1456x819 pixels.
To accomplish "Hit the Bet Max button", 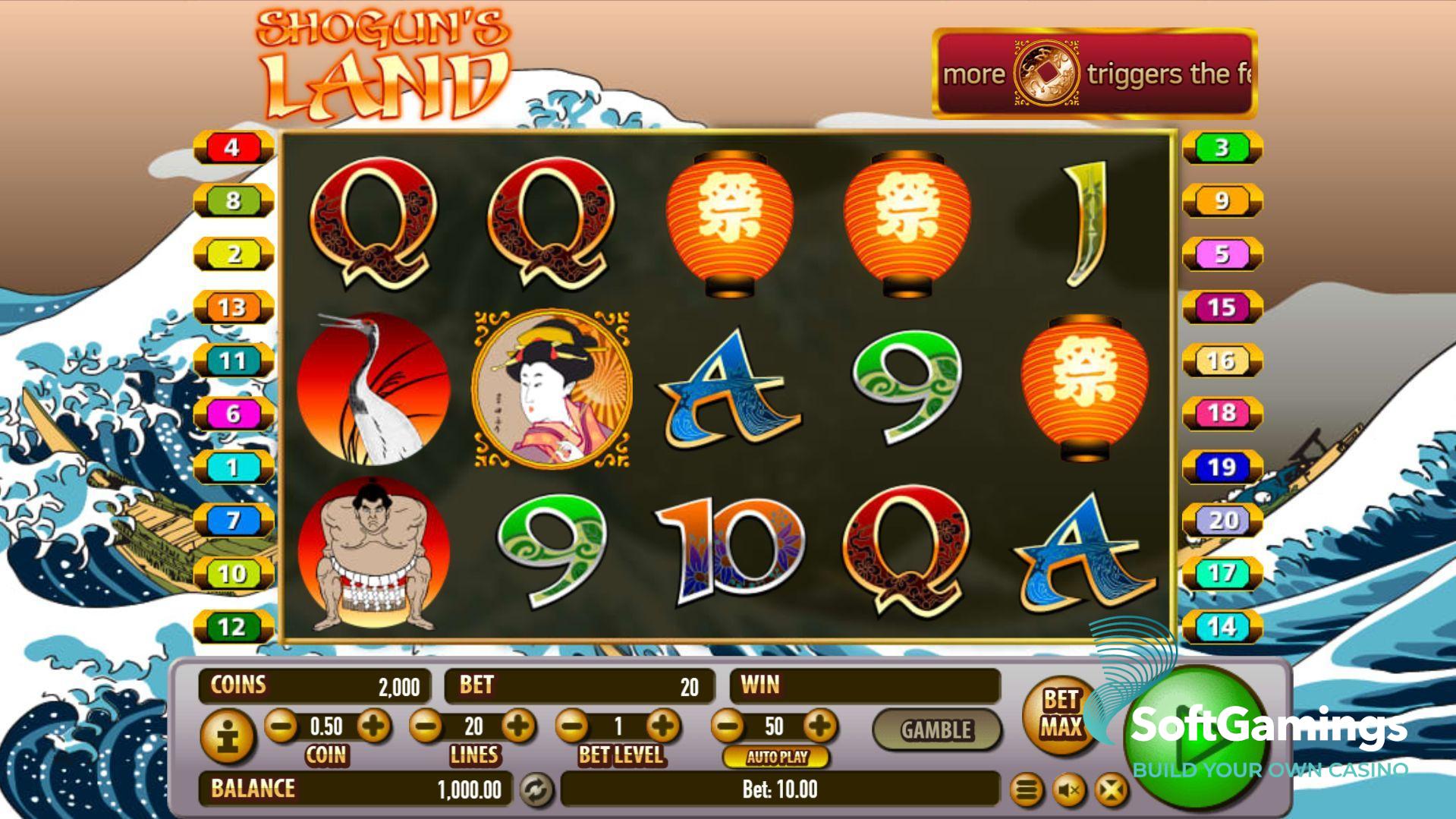I will [1060, 713].
